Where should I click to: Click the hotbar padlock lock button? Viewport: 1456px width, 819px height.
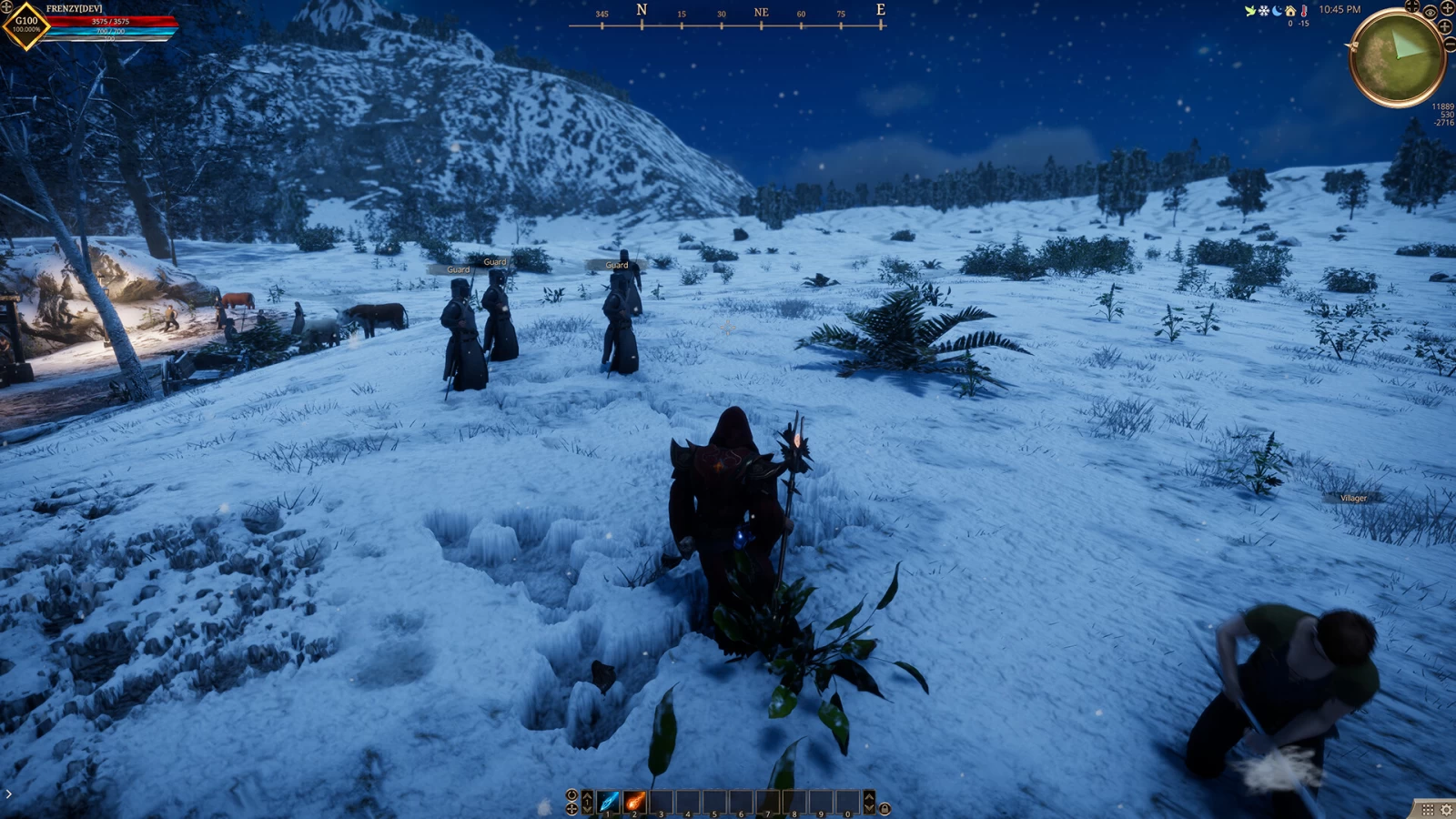pyautogui.click(x=885, y=808)
